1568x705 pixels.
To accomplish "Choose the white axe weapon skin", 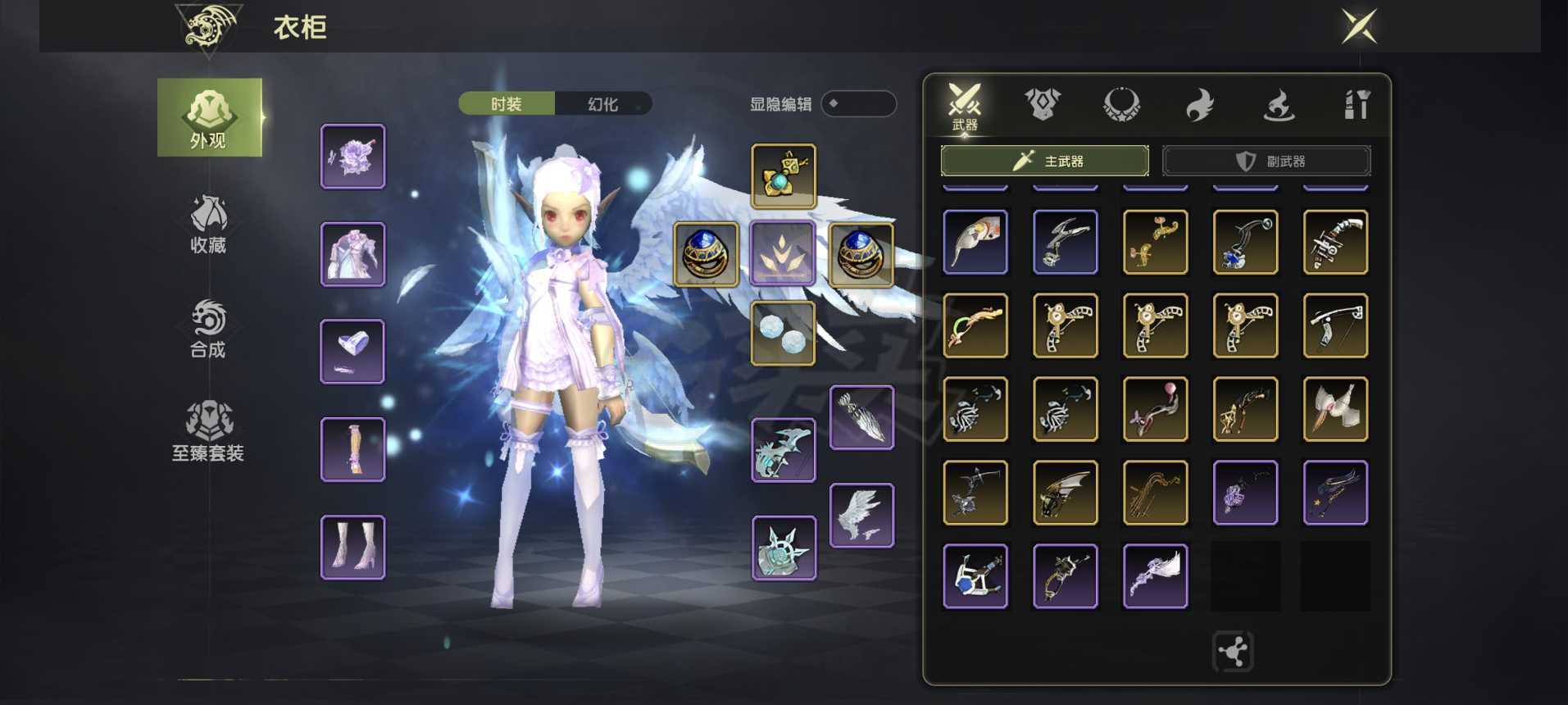I will pos(1335,409).
